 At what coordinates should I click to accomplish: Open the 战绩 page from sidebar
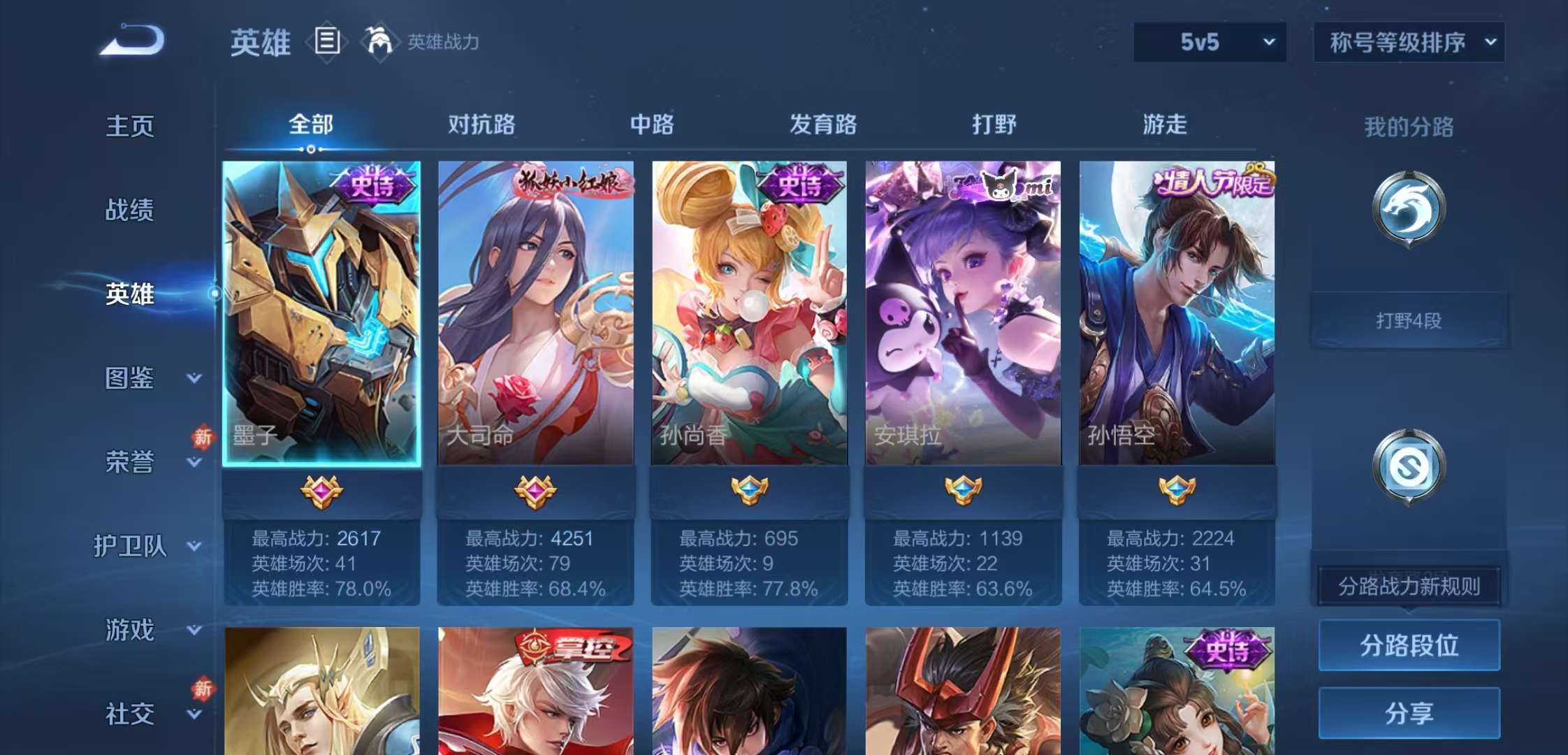coord(129,210)
